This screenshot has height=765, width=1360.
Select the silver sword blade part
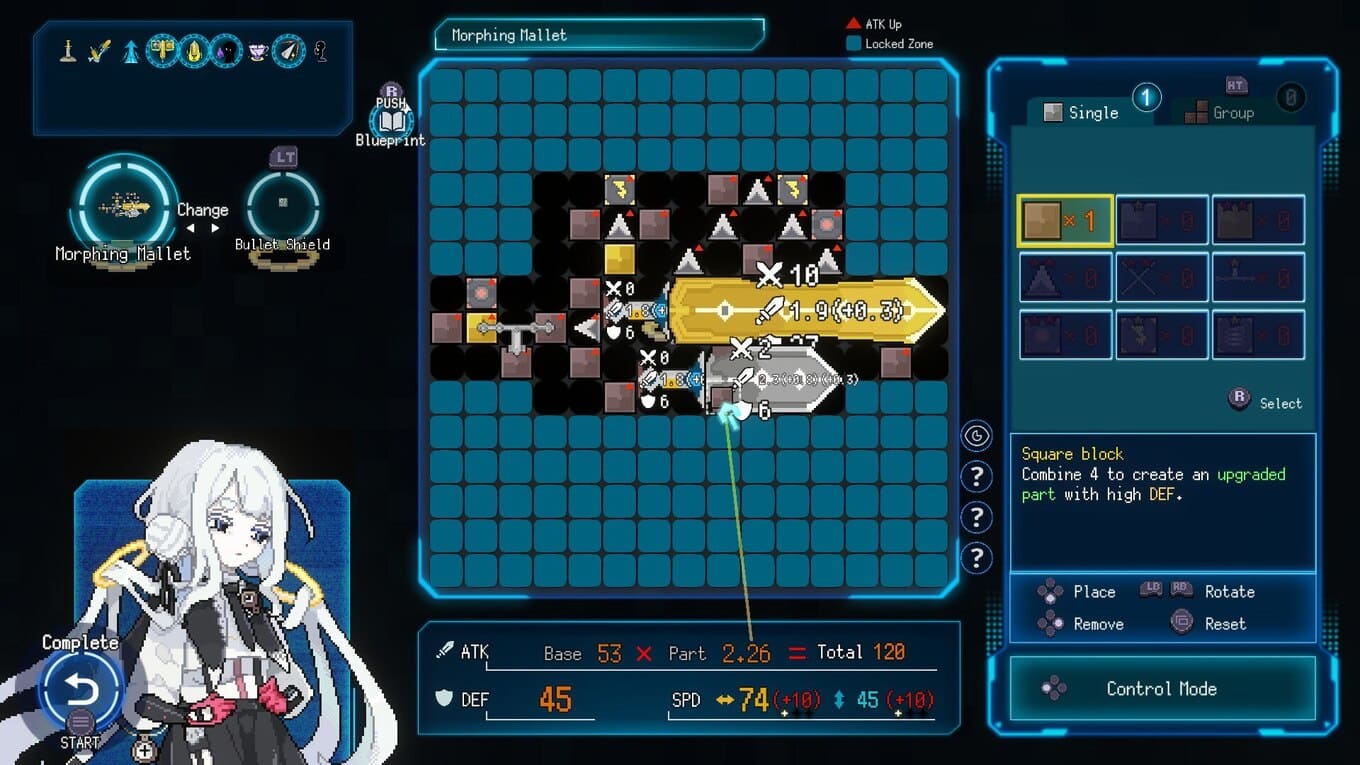775,380
